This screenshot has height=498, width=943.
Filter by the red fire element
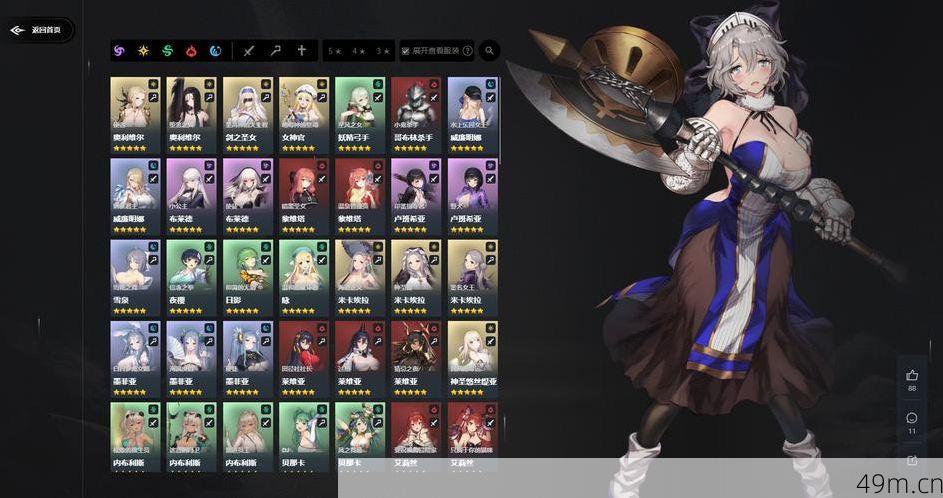click(192, 51)
